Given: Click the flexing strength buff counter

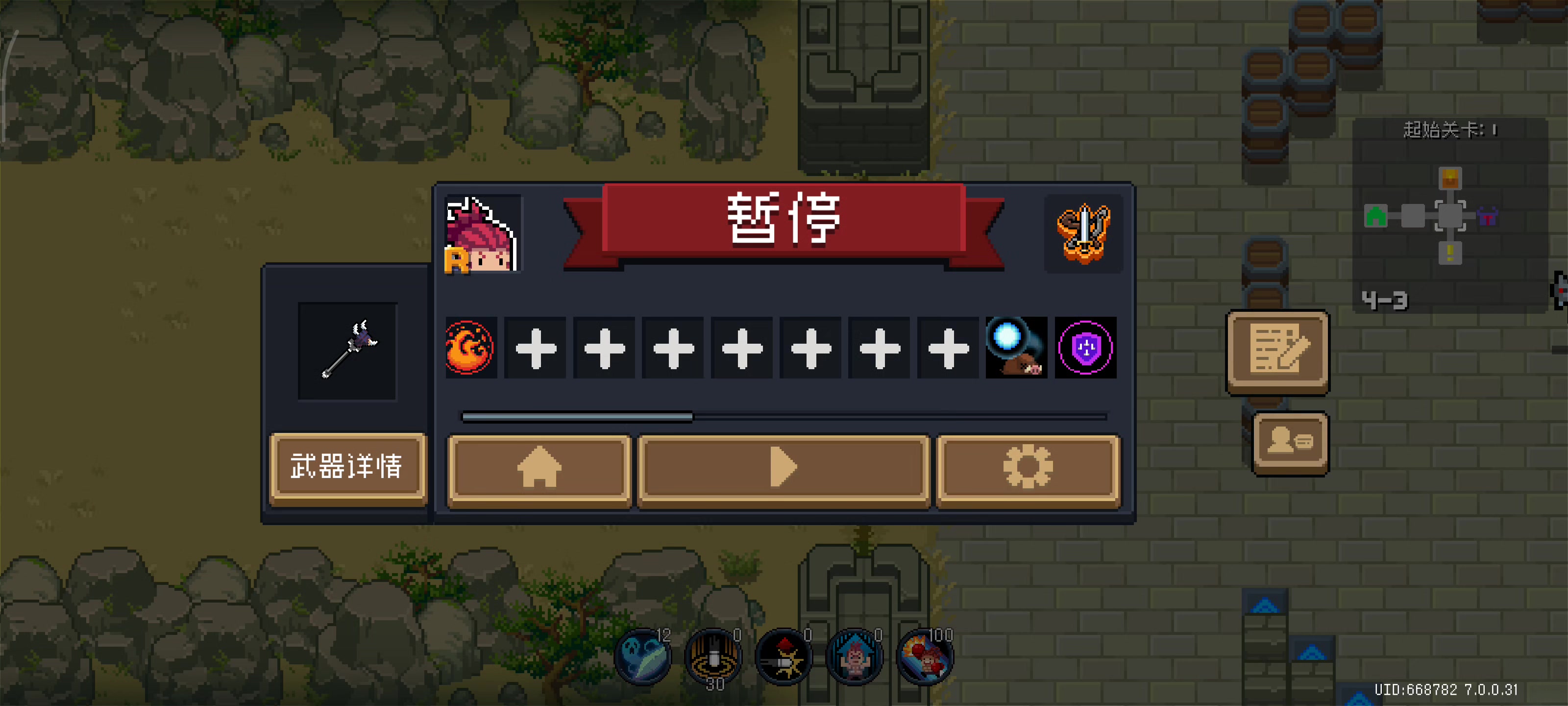Looking at the screenshot, I should click(x=854, y=656).
